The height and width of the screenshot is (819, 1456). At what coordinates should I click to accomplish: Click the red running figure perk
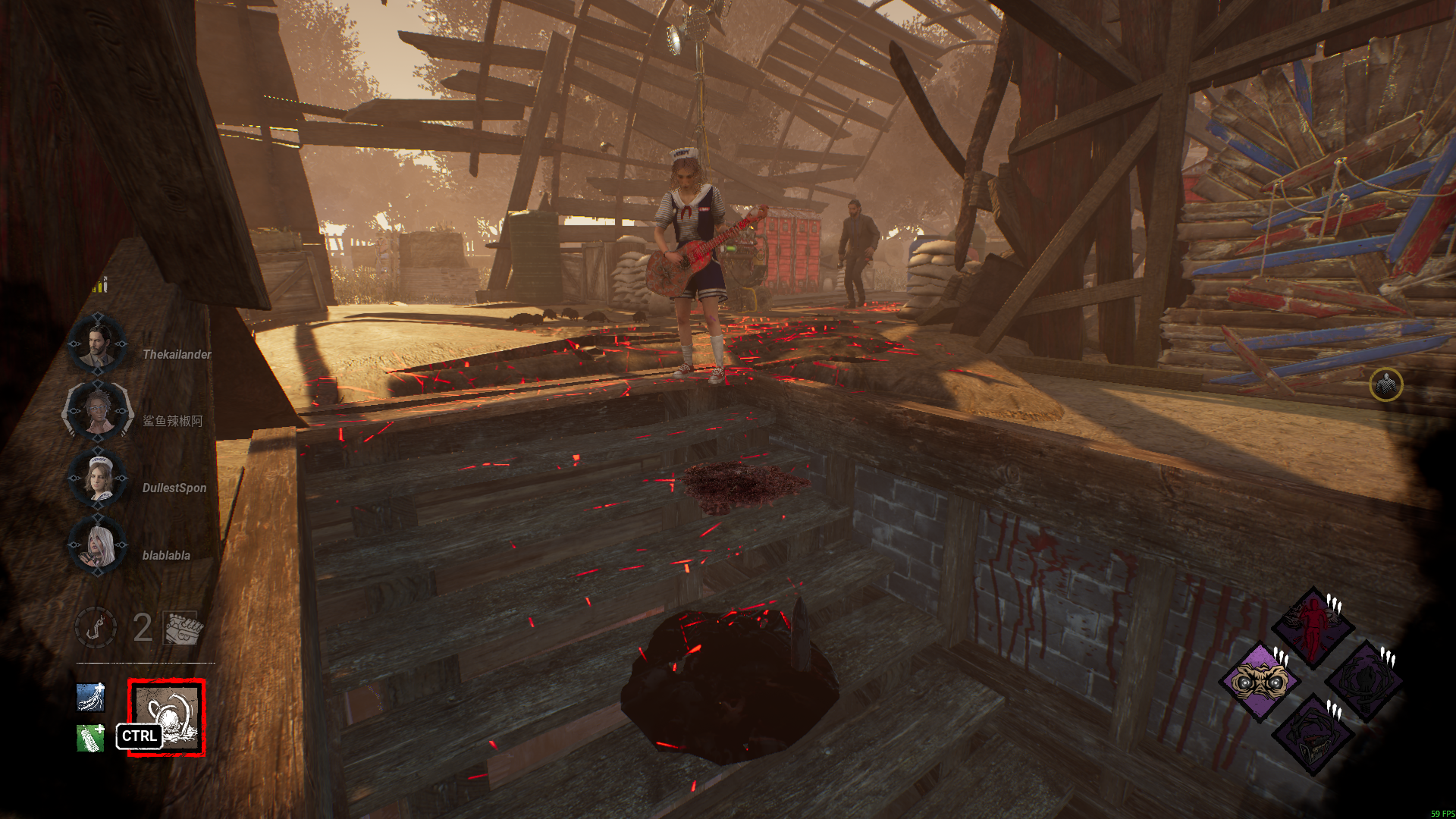click(1313, 626)
